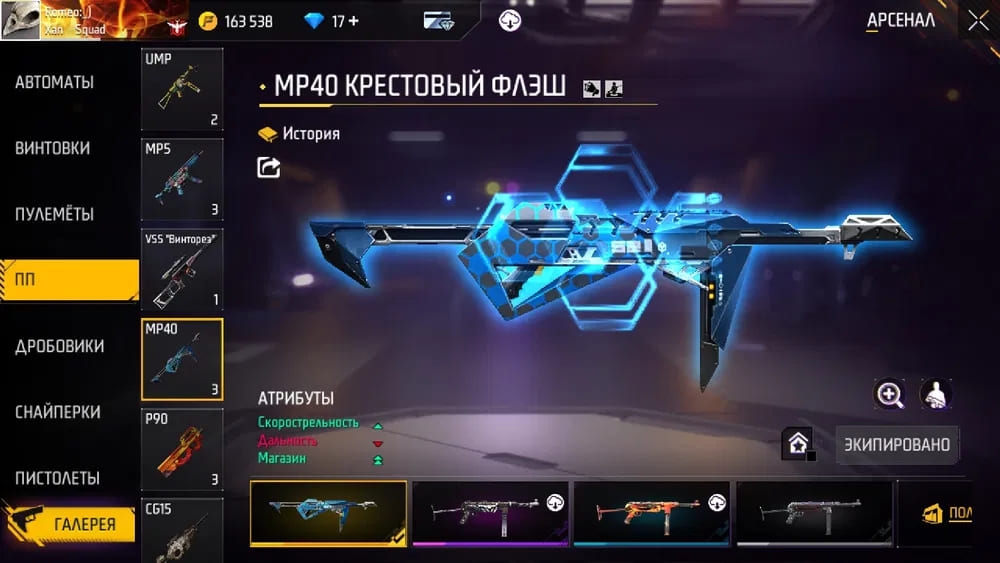Click the ЭКИПИРОВАНО button
Viewport: 1000px width, 563px height.
[897, 444]
